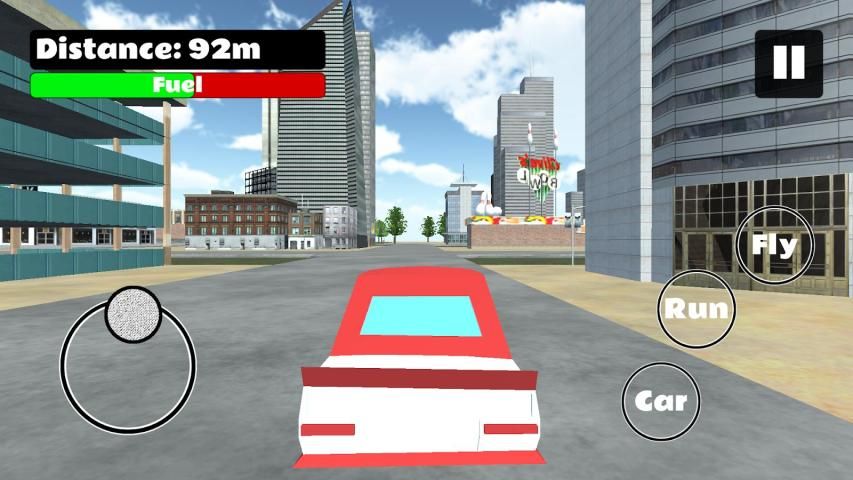Activate the Fly mode button
This screenshot has height=480, width=853.
[774, 245]
